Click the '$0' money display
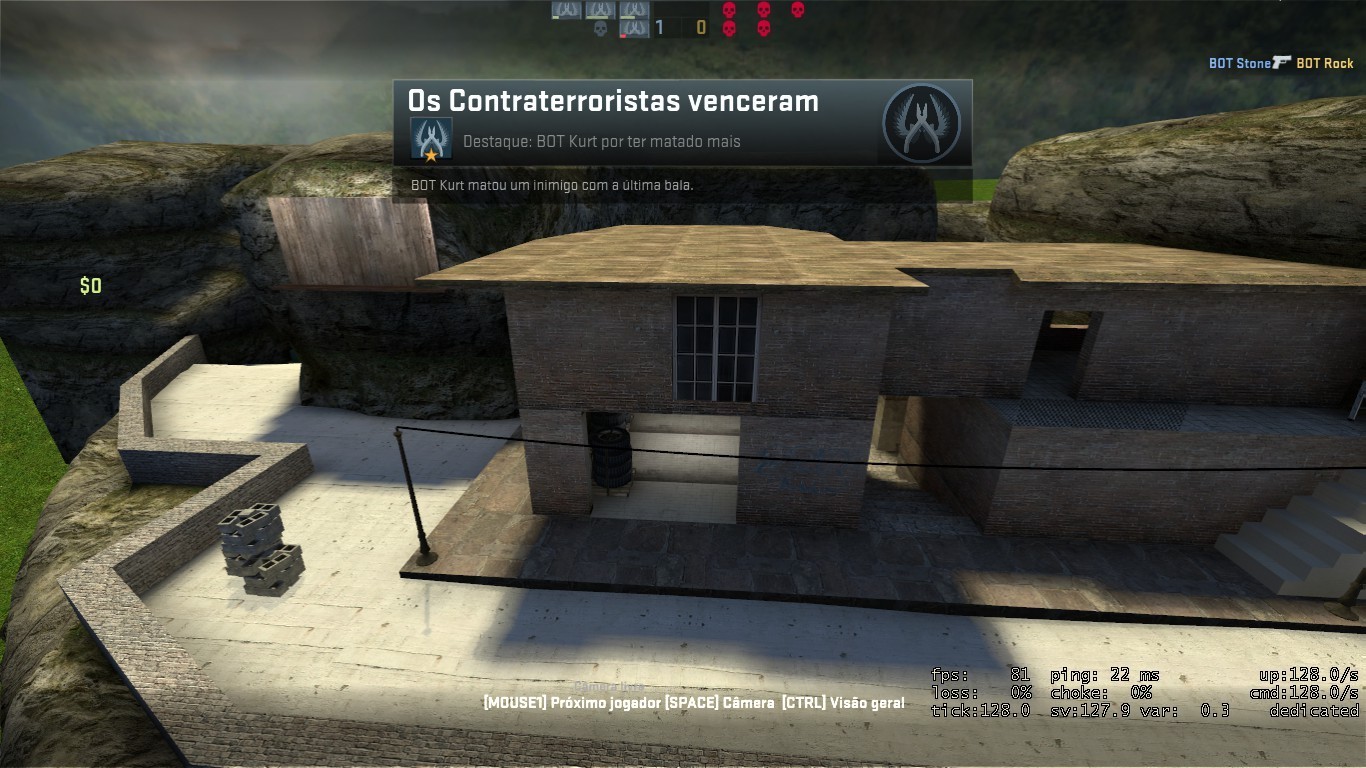The height and width of the screenshot is (768, 1366). point(90,286)
